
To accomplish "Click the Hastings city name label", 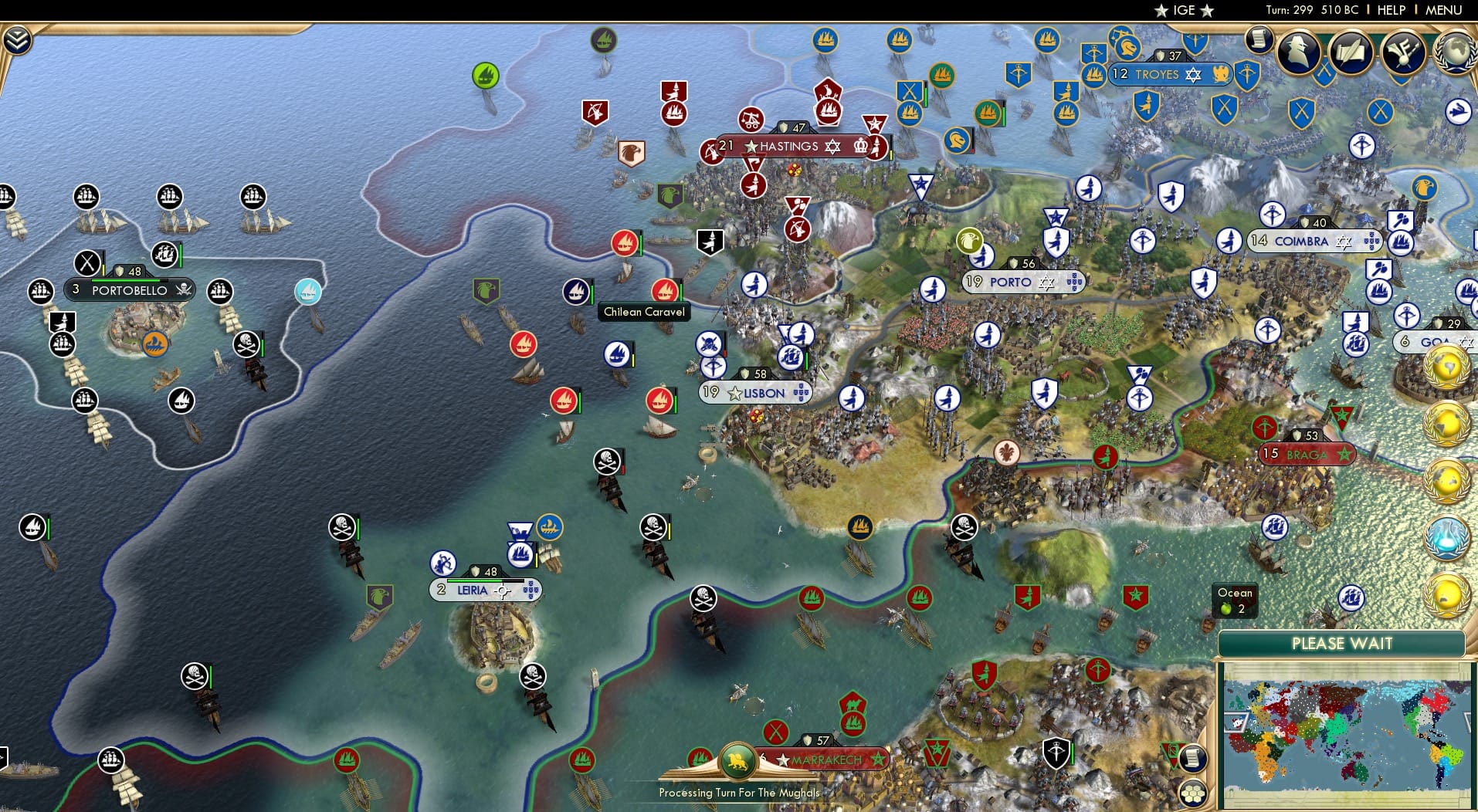I will click(788, 146).
